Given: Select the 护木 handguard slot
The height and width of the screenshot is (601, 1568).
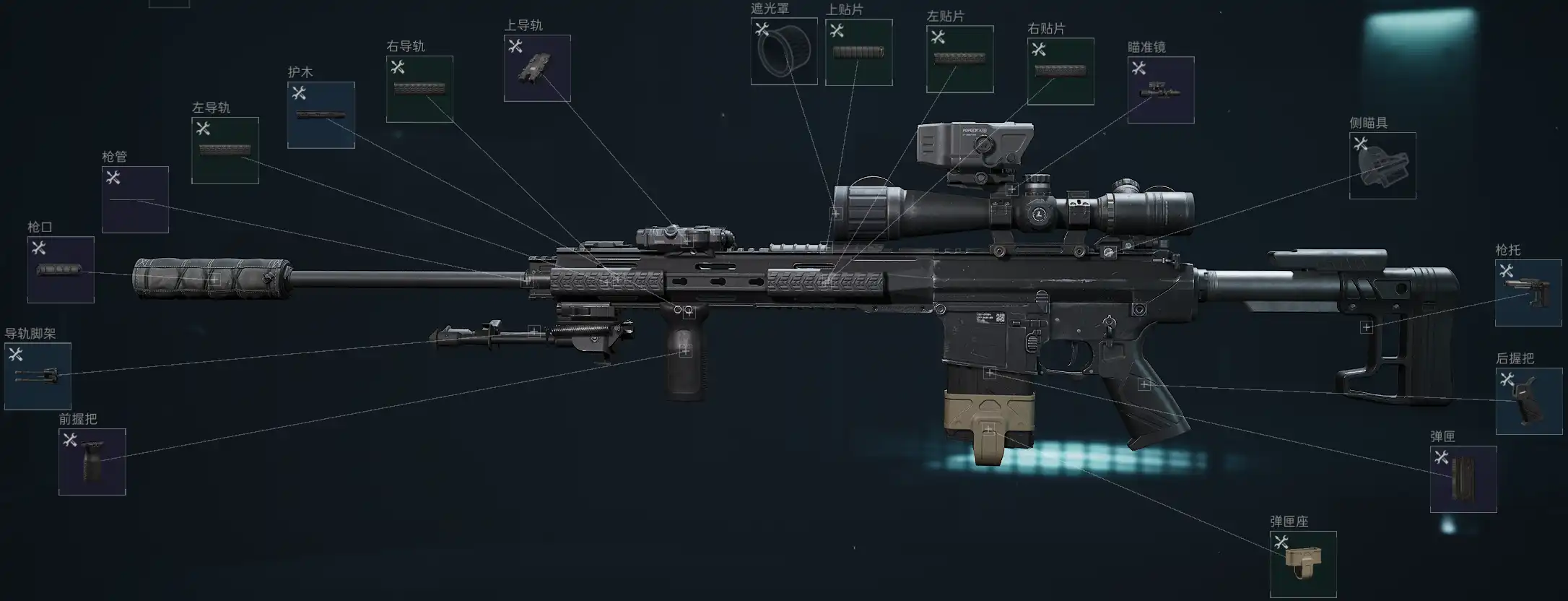Looking at the screenshot, I should (321, 115).
